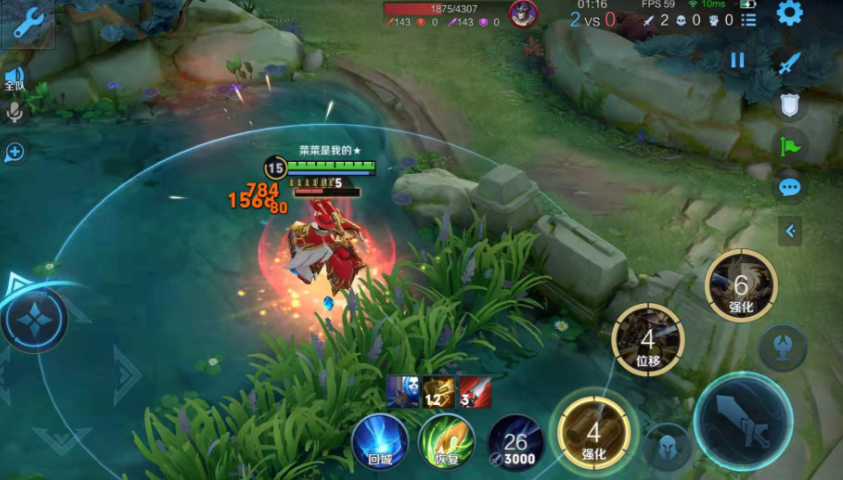
Task: Select the 3000 gold item button
Action: (515, 441)
